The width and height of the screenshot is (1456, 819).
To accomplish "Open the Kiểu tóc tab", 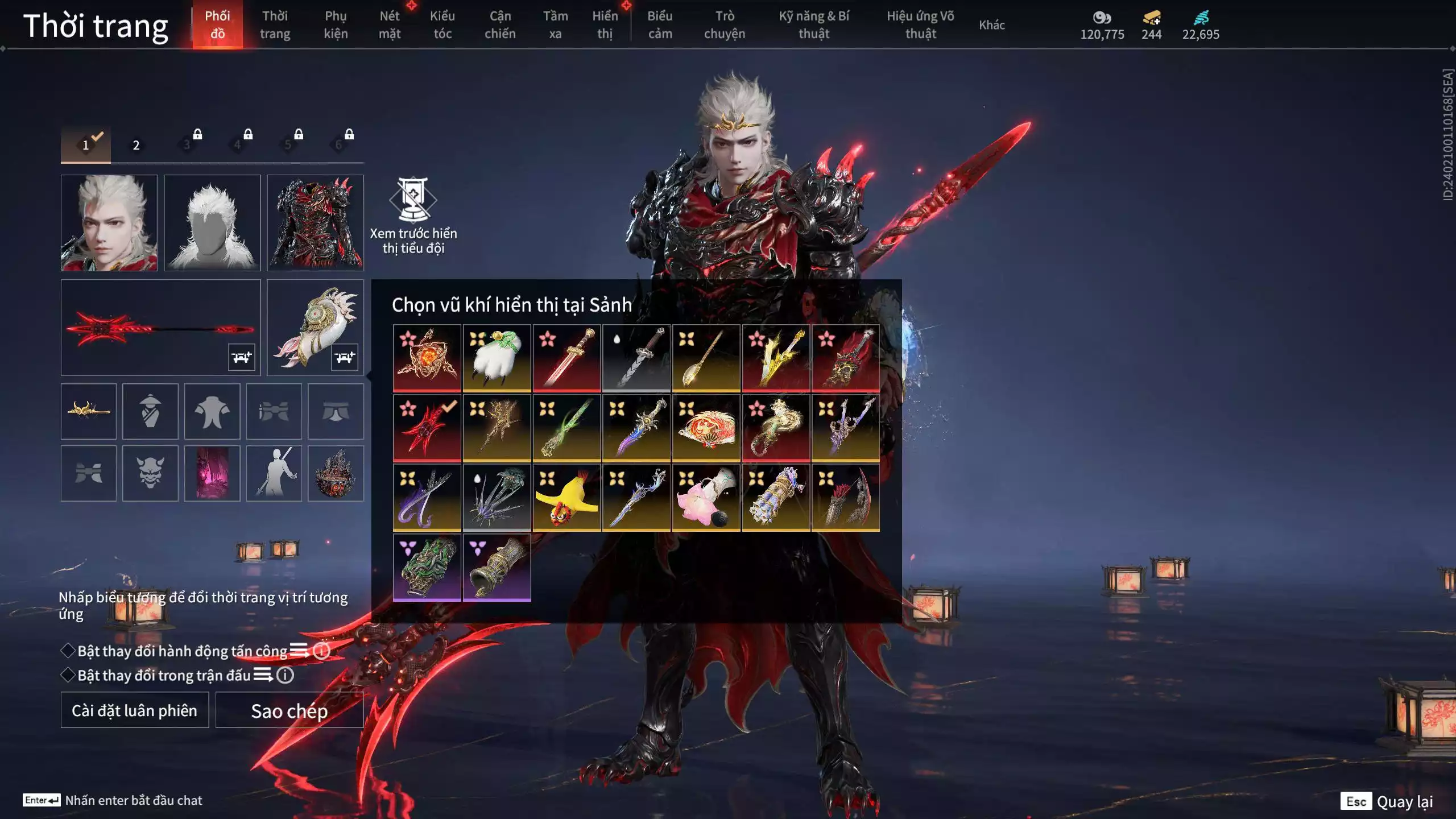I will pyautogui.click(x=442, y=25).
